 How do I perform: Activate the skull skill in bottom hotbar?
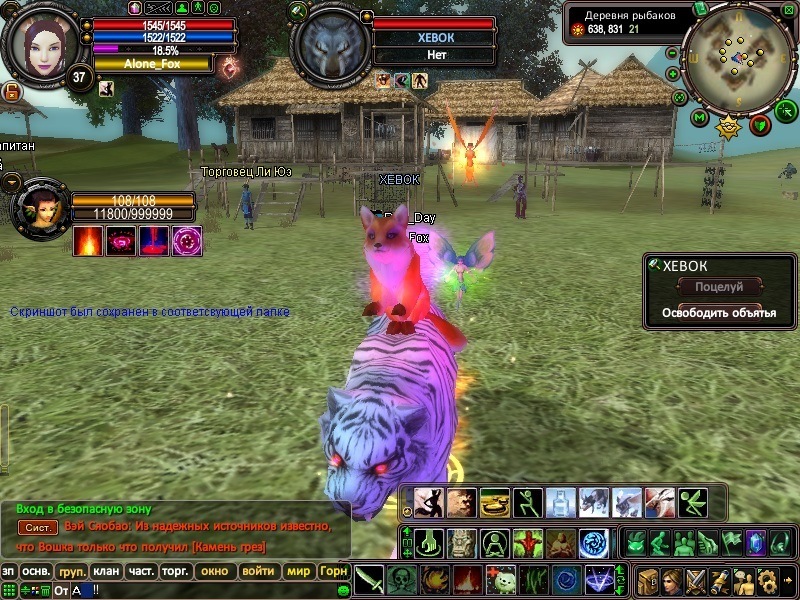point(402,579)
